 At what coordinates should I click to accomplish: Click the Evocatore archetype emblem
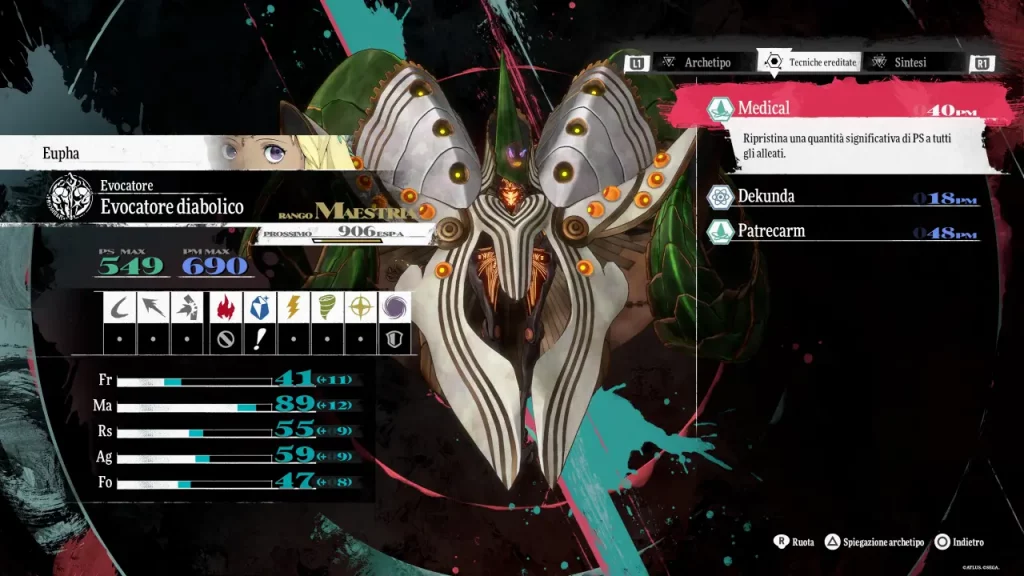(x=70, y=197)
